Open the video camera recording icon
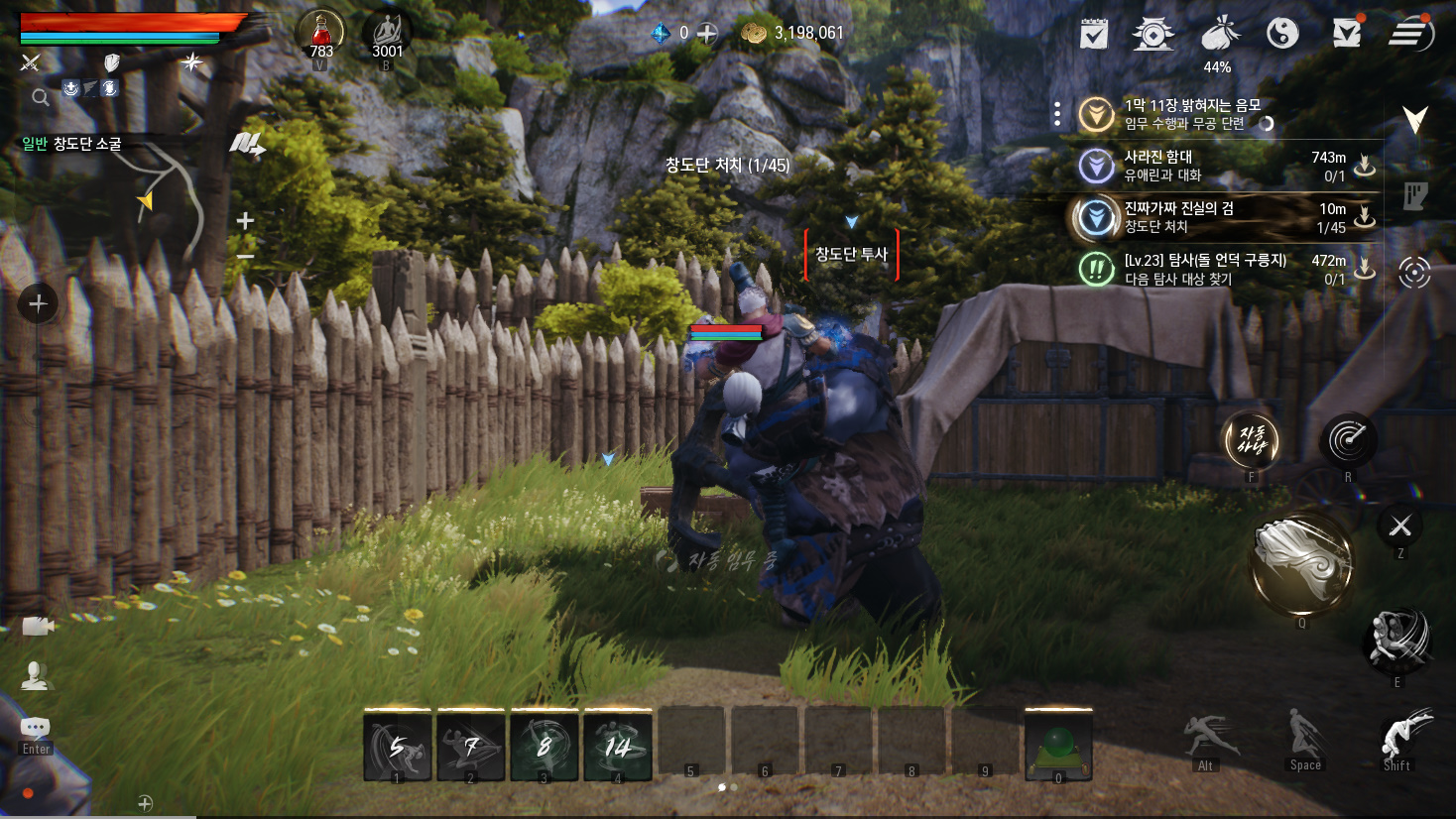This screenshot has height=819, width=1456. pos(37,626)
